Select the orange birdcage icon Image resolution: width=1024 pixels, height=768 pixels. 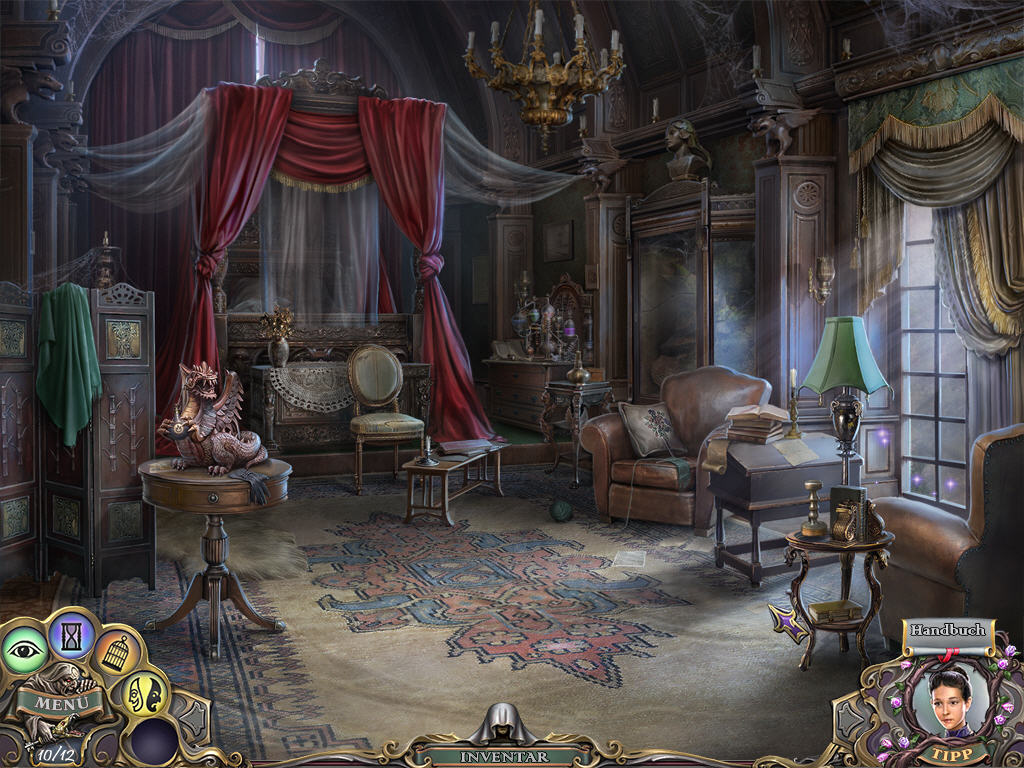tap(118, 653)
